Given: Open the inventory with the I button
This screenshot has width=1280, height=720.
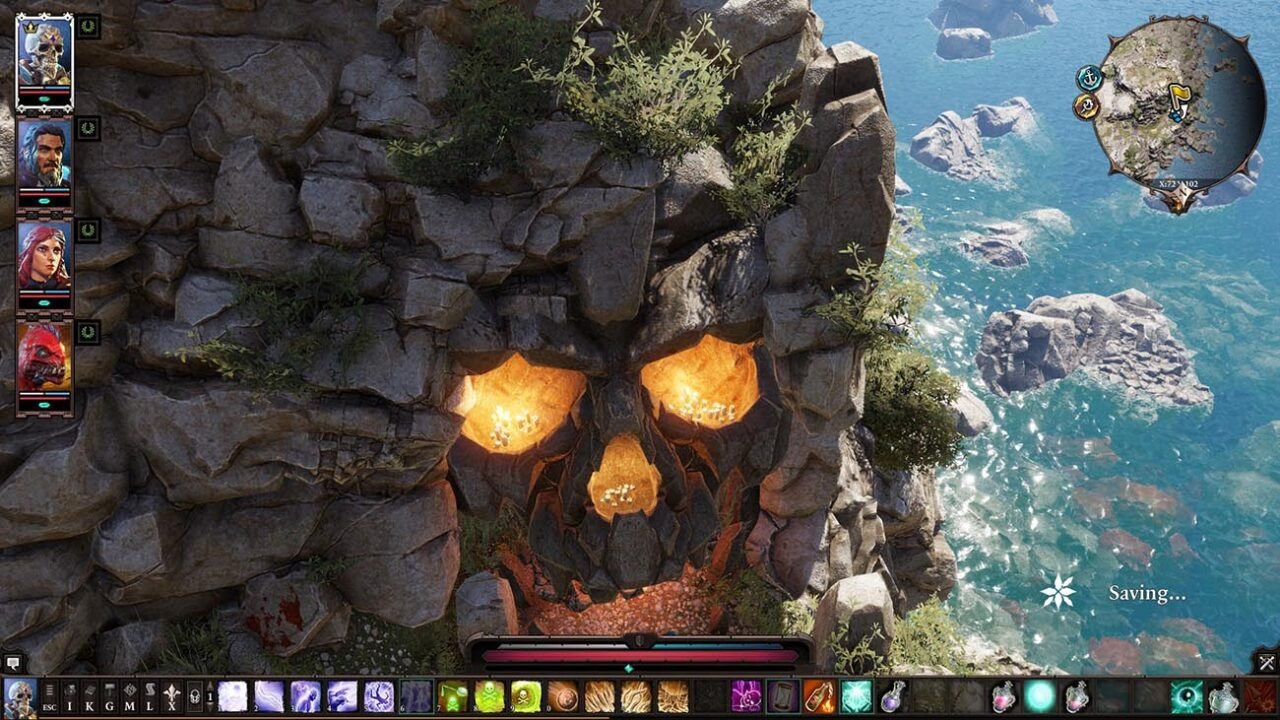Looking at the screenshot, I should (71, 696).
